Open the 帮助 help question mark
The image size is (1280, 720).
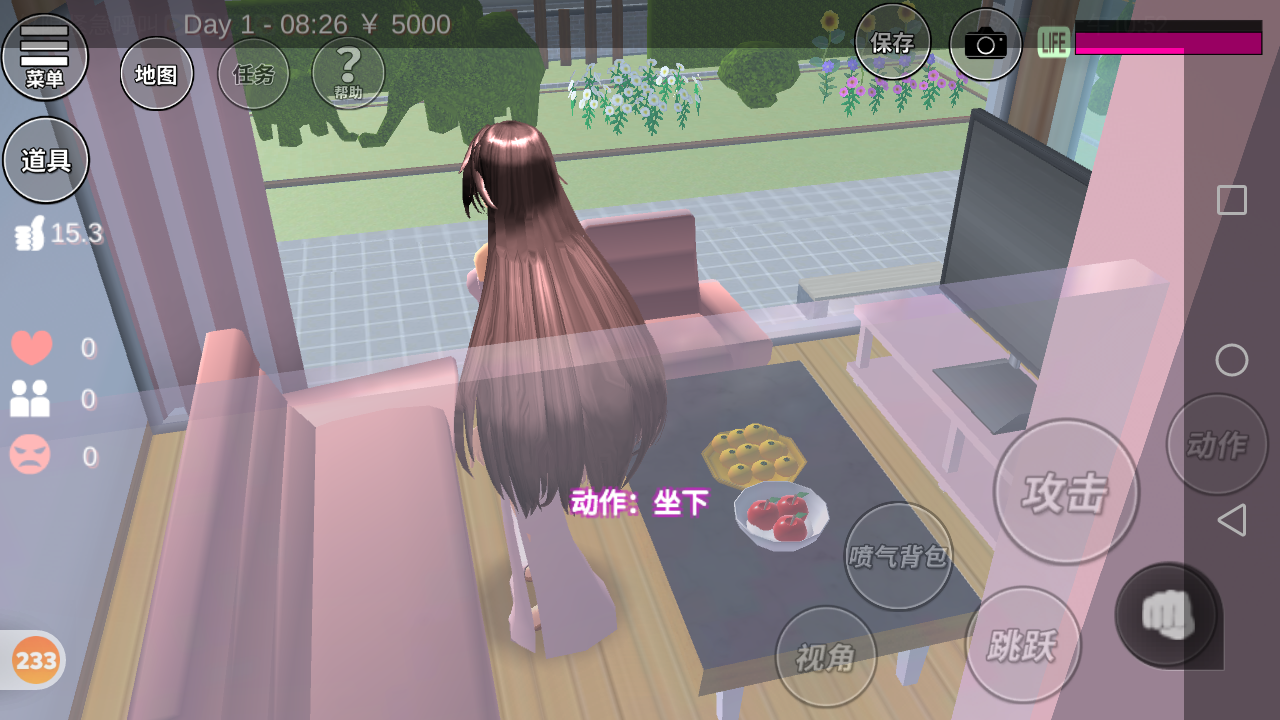348,73
